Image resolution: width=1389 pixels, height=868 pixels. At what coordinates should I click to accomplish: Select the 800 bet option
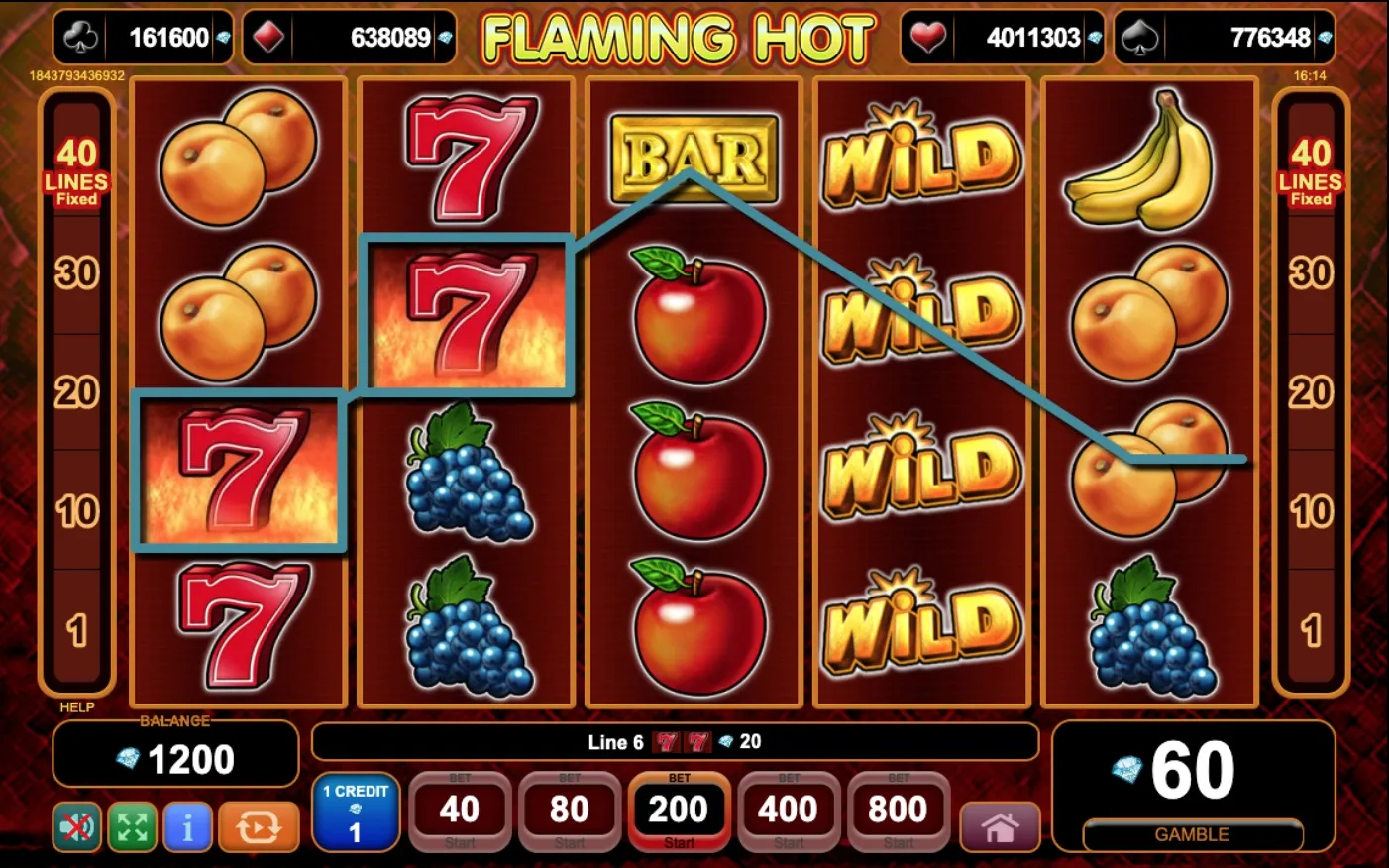[x=897, y=809]
